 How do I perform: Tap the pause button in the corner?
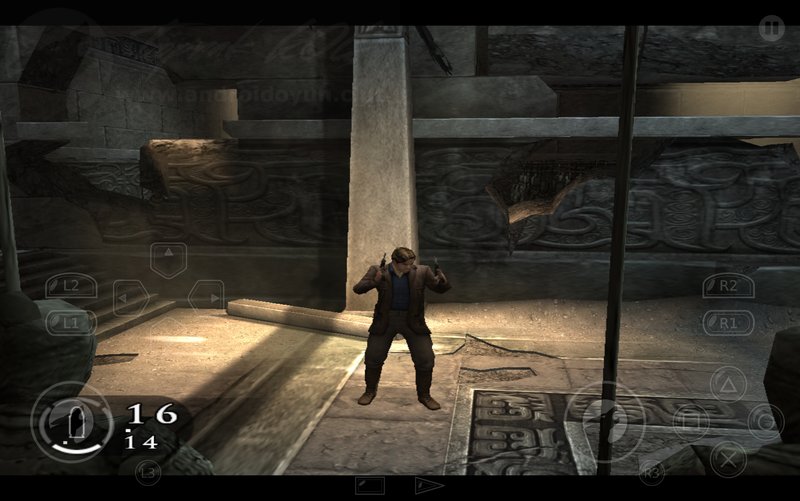pos(770,28)
